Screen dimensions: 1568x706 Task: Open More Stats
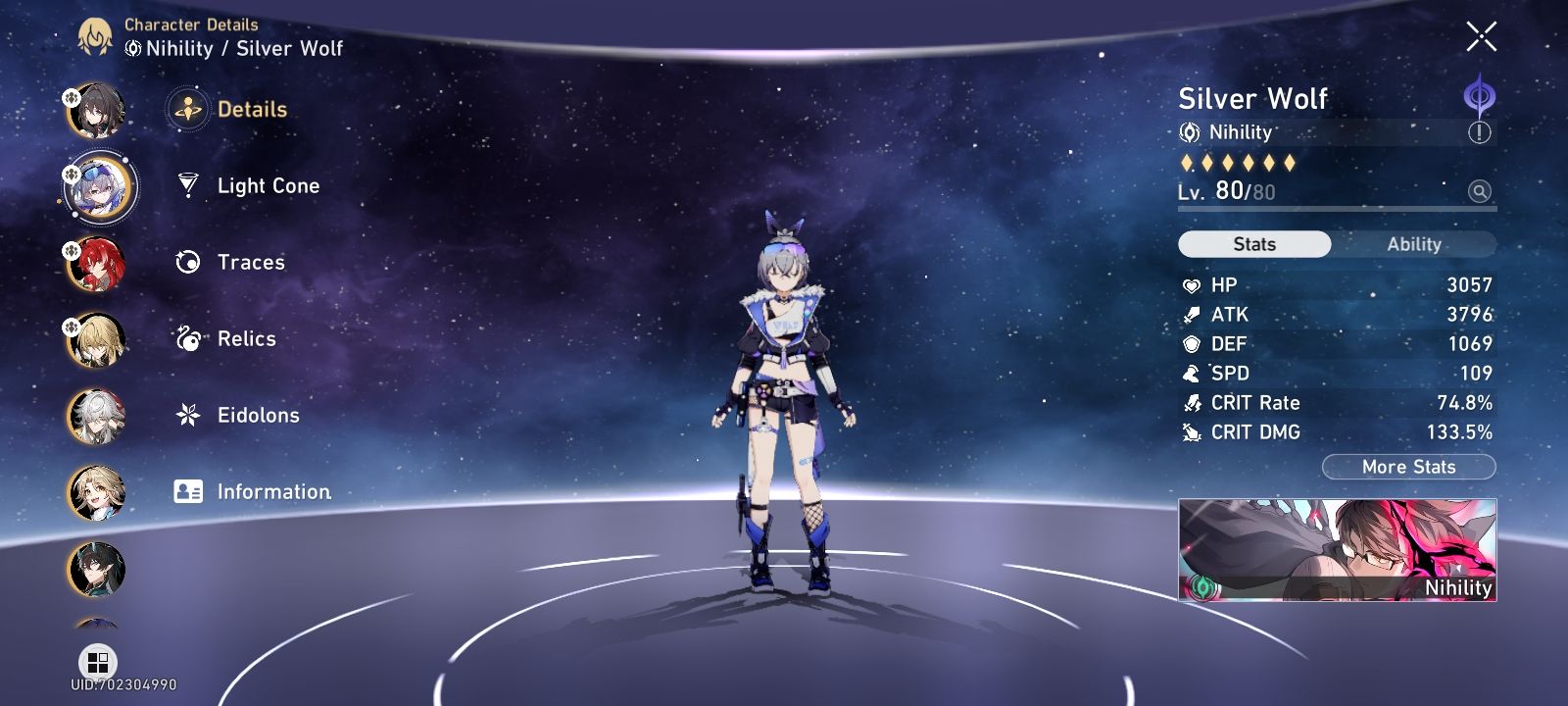pos(1407,467)
